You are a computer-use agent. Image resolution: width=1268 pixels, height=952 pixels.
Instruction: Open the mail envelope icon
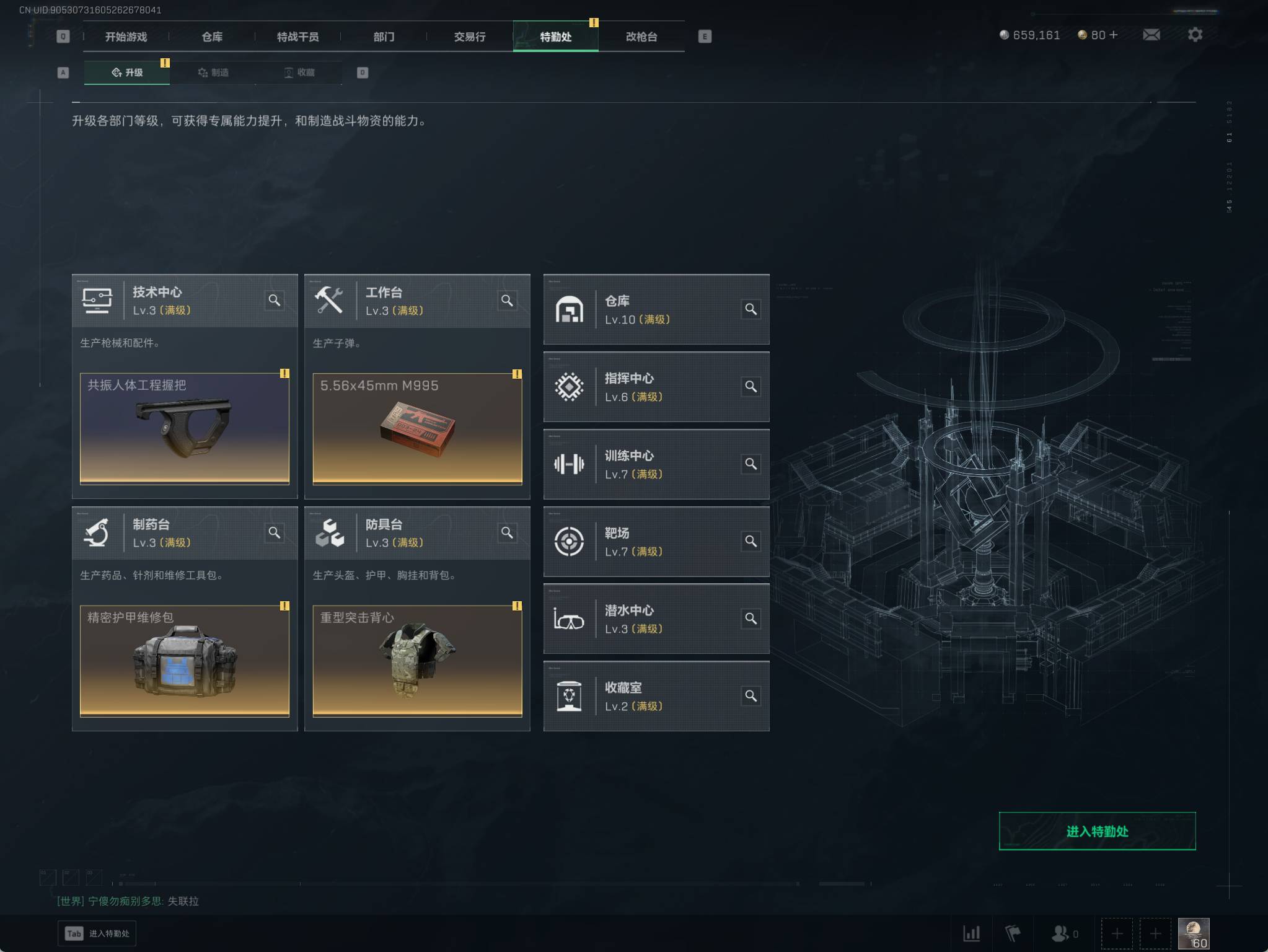point(1151,35)
